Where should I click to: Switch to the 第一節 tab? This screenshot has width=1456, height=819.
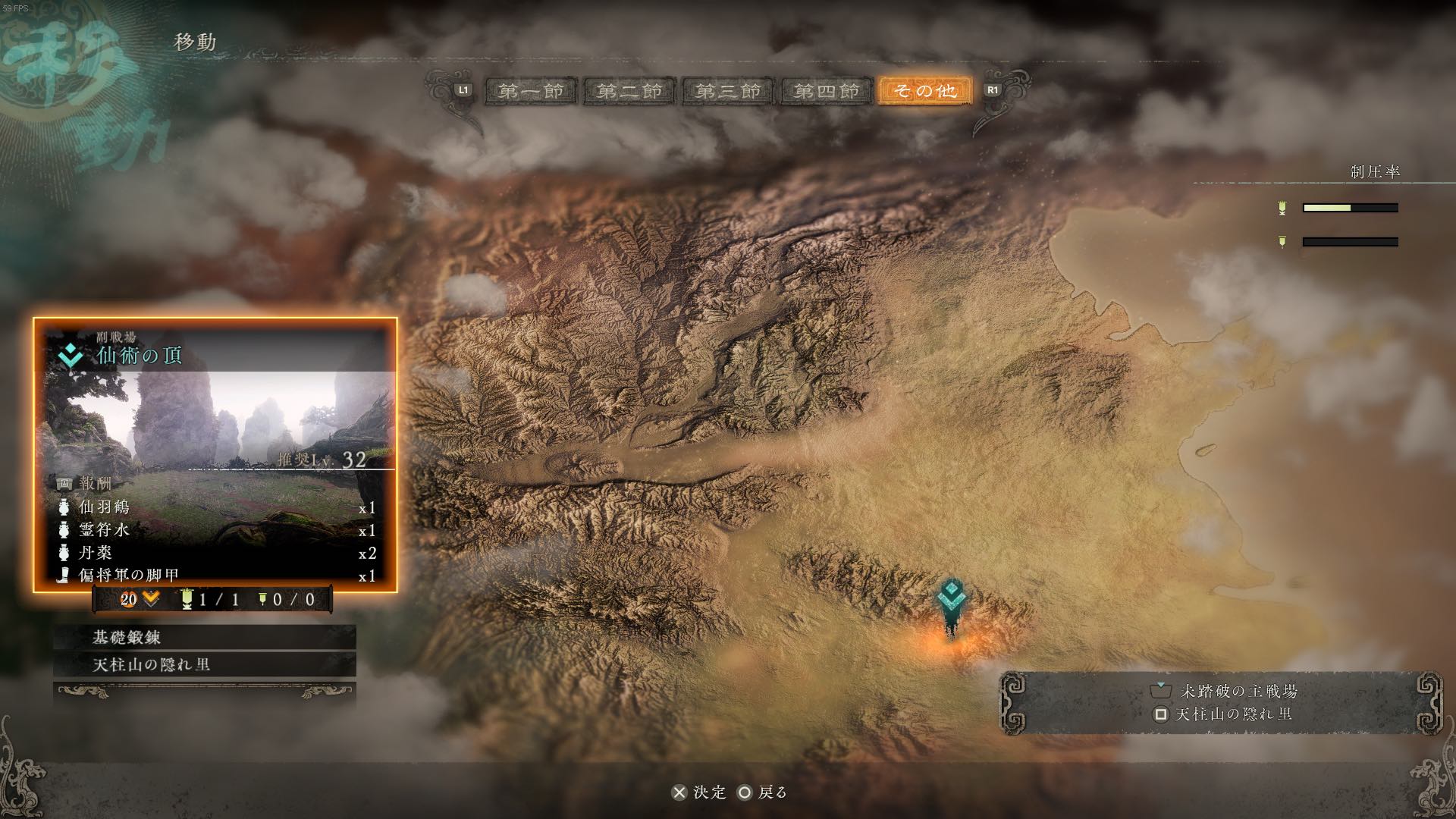[x=531, y=91]
